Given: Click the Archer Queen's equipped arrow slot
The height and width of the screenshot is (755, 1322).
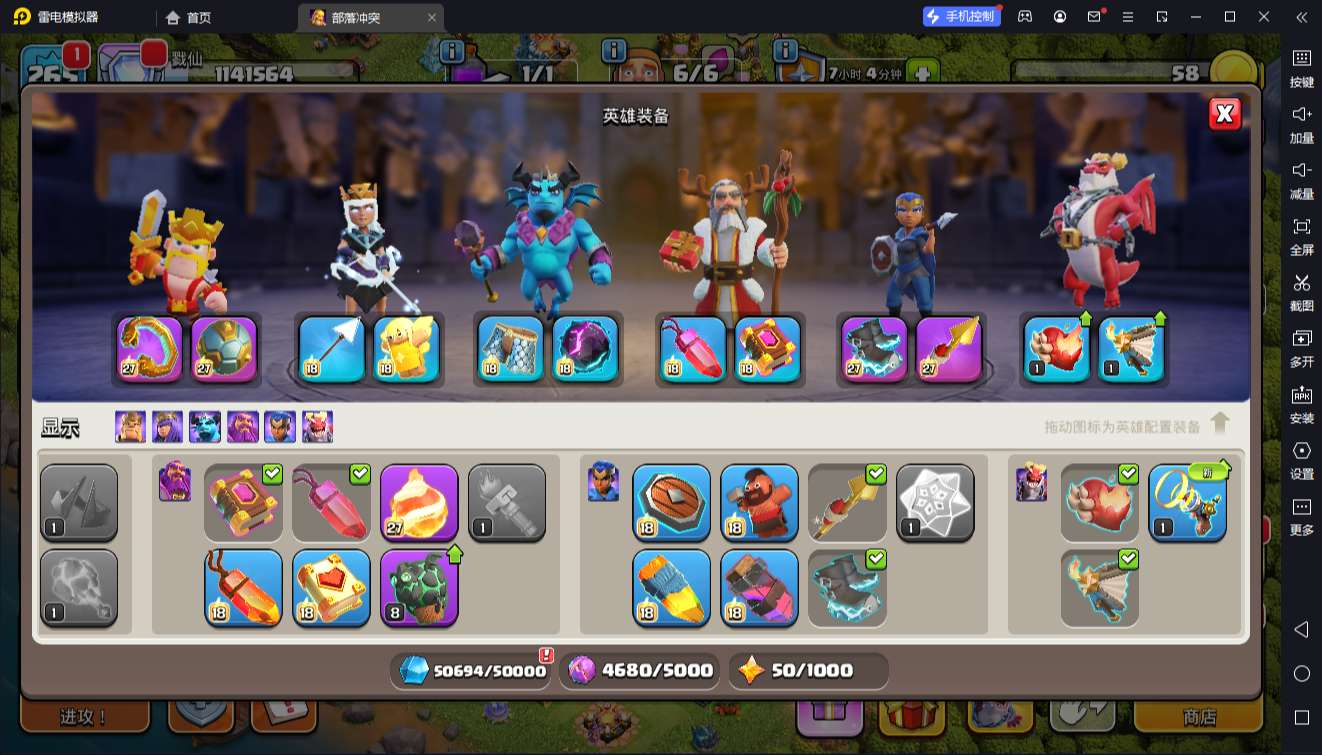Looking at the screenshot, I should click(332, 349).
